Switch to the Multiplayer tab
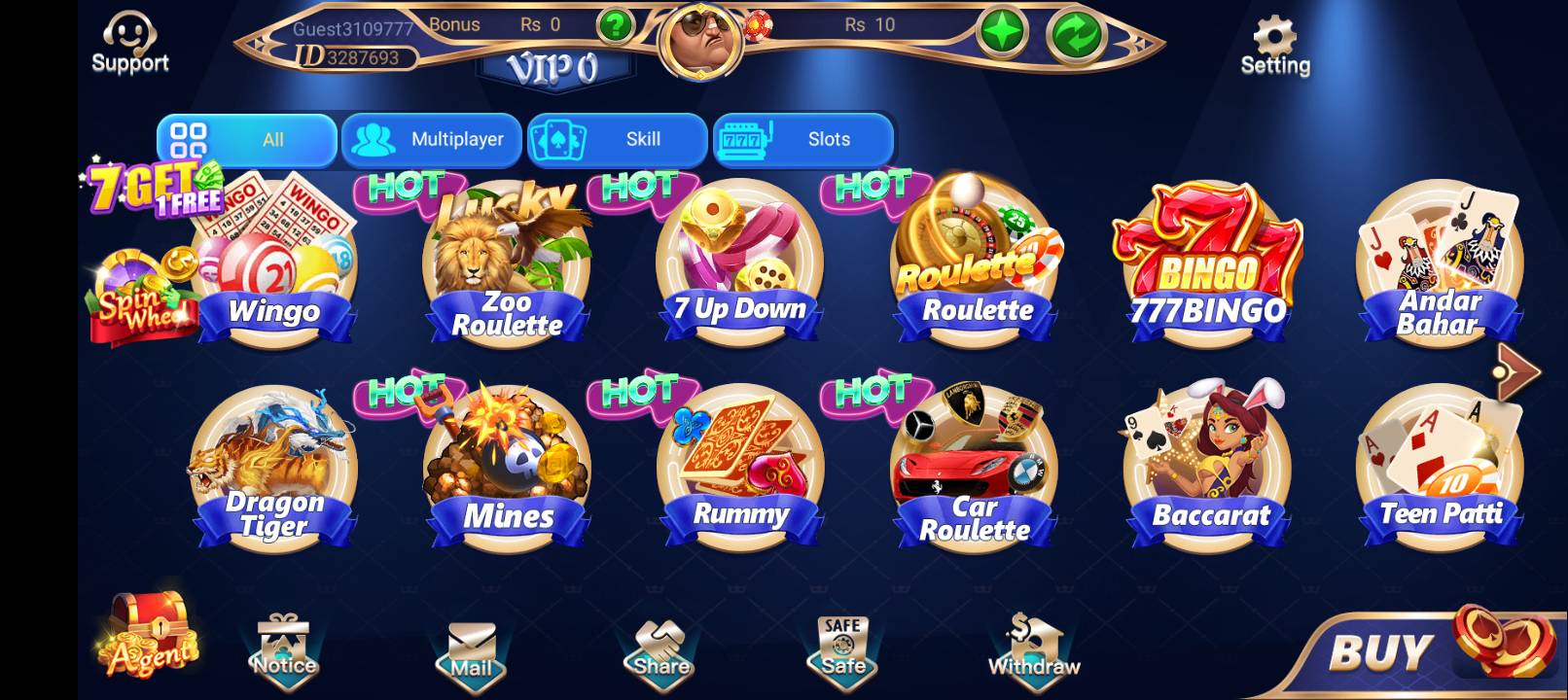The width and height of the screenshot is (1568, 700). 433,139
